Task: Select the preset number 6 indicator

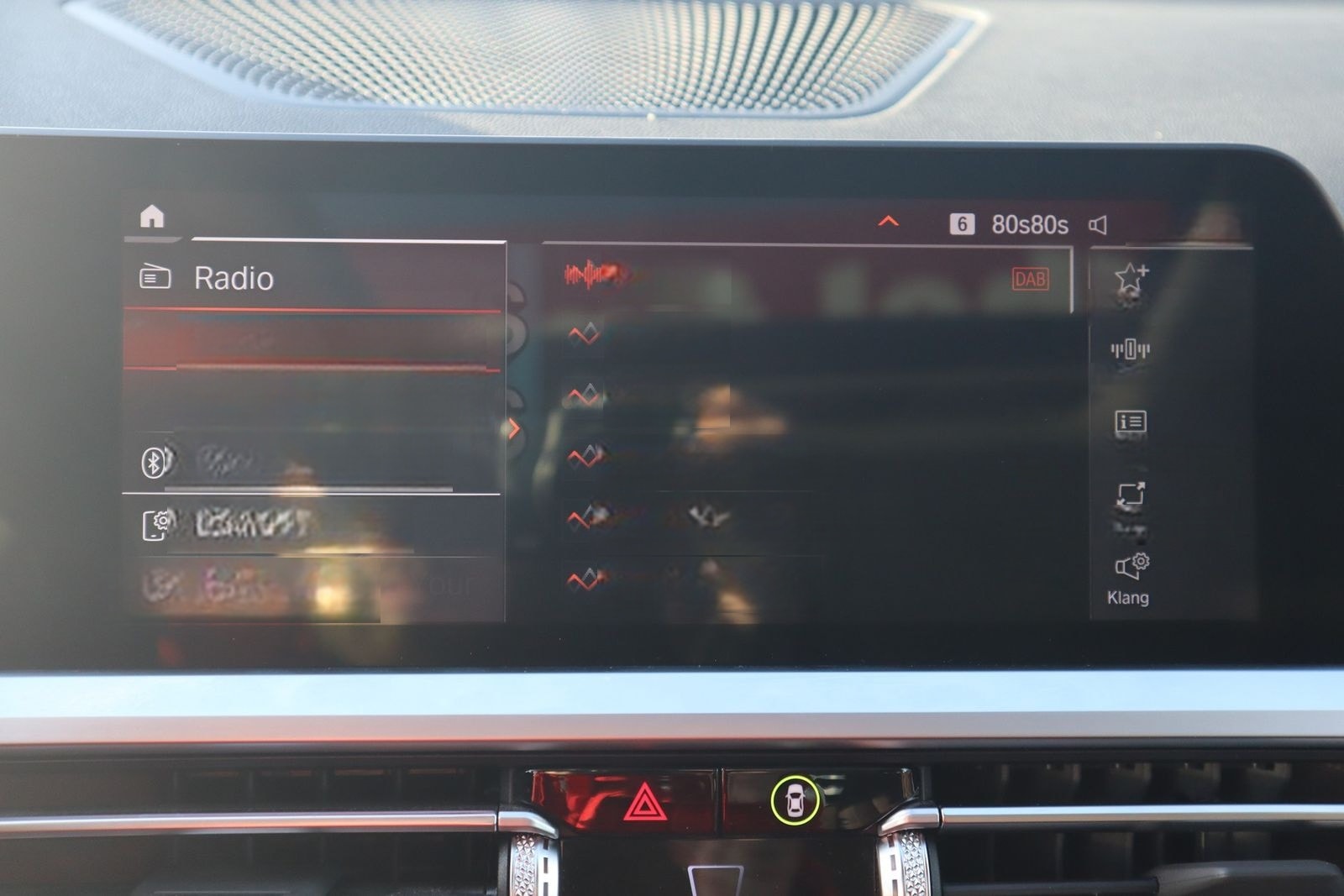Action: click(961, 223)
